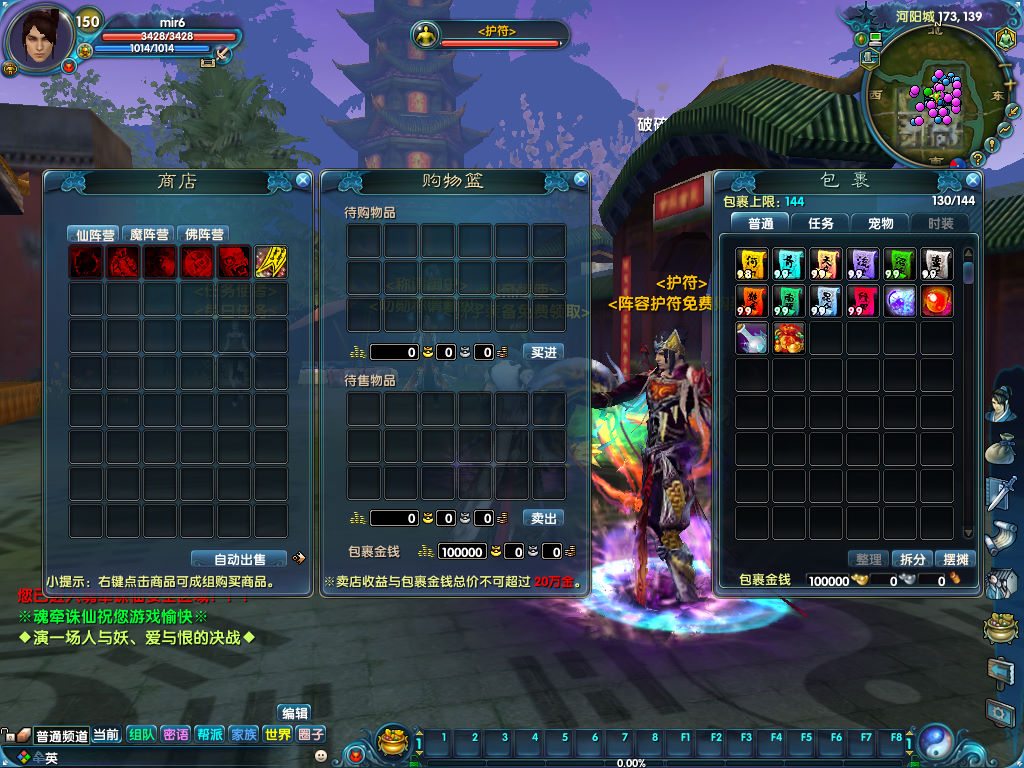Select the yellow lightning item in shop
Image resolution: width=1024 pixels, height=768 pixels.
[270, 262]
